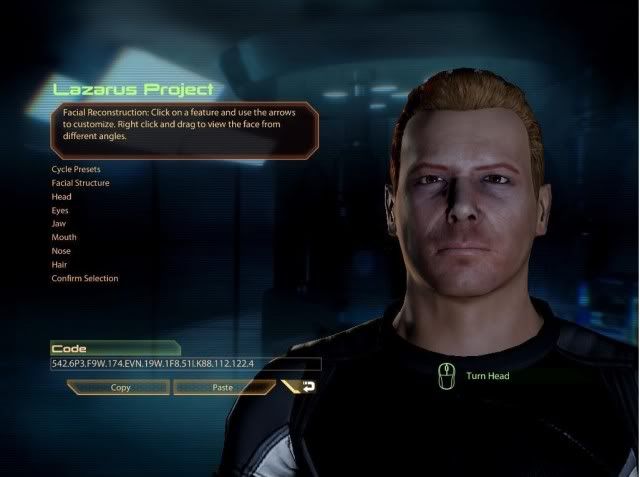Select the Eyes feature entry
Viewport: 640px width, 477px height.
(x=62, y=211)
